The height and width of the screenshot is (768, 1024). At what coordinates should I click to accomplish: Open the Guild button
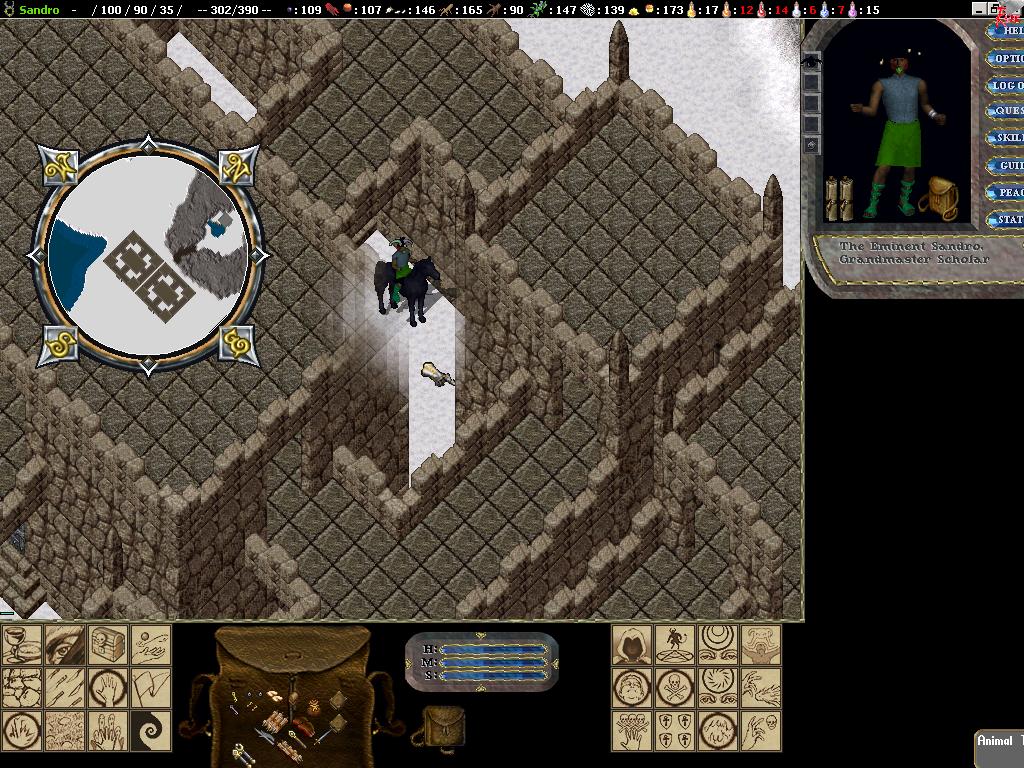pyautogui.click(x=1008, y=165)
